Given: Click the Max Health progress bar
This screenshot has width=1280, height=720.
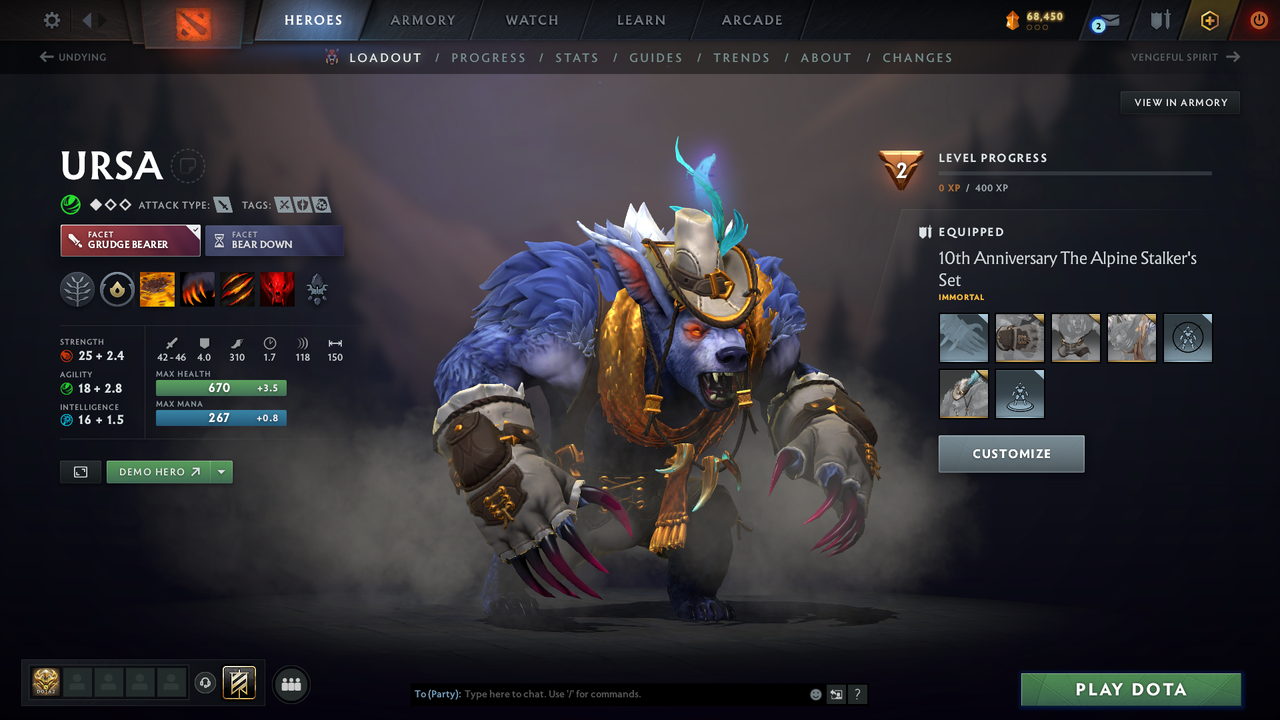Looking at the screenshot, I should (220, 387).
